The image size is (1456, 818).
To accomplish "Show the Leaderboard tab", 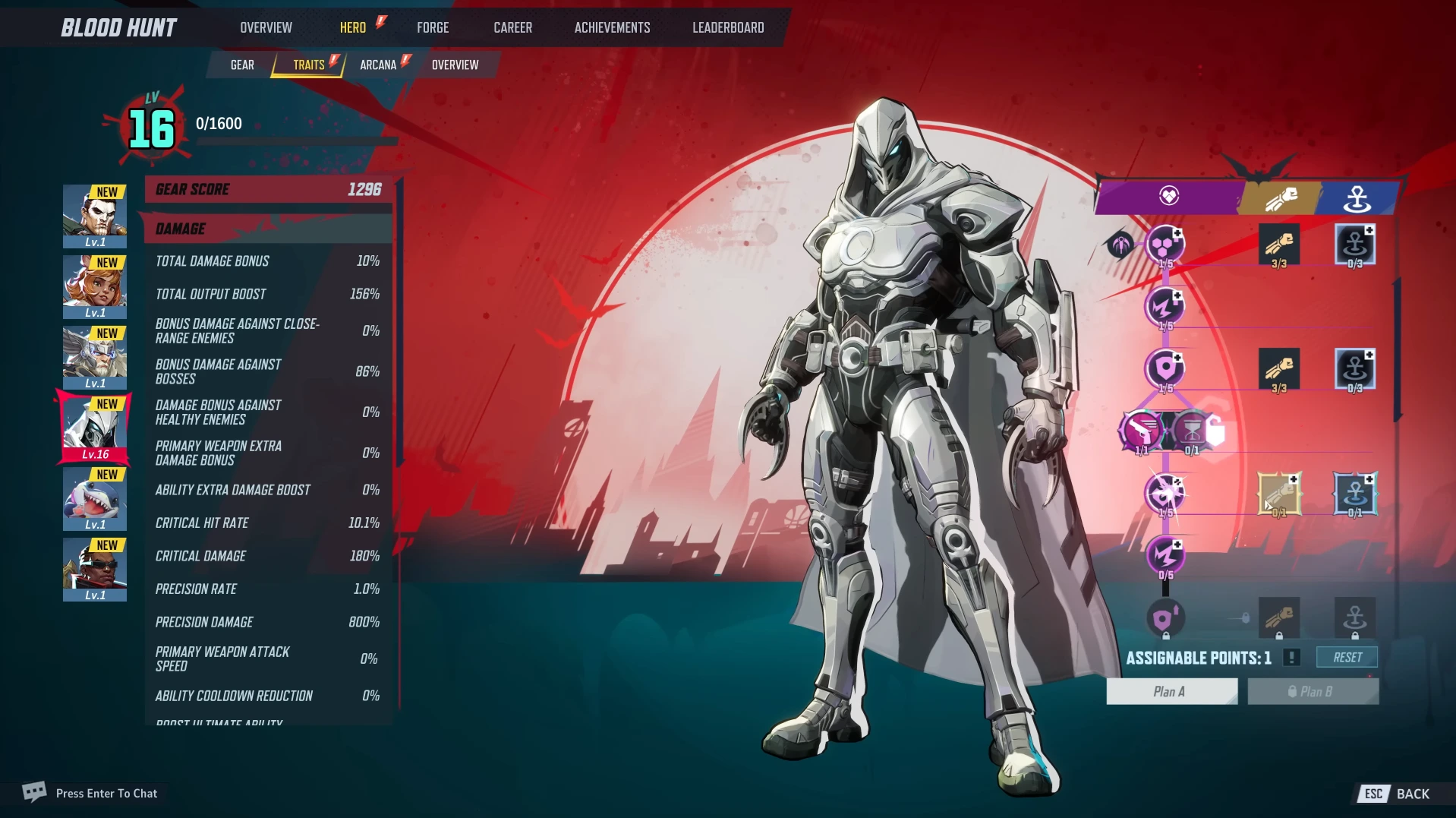I will coord(728,27).
